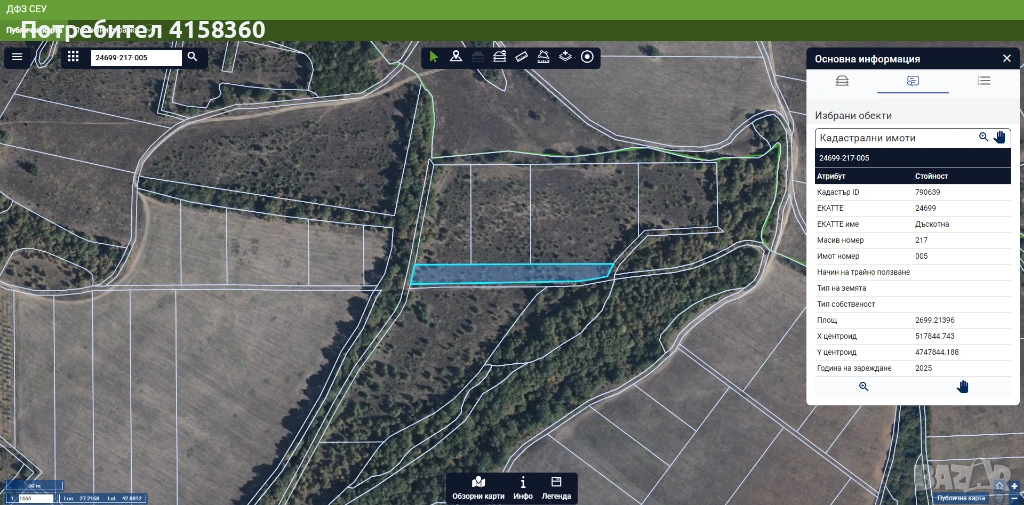
Task: Switch to the list tab in info panel
Action: pyautogui.click(x=984, y=81)
